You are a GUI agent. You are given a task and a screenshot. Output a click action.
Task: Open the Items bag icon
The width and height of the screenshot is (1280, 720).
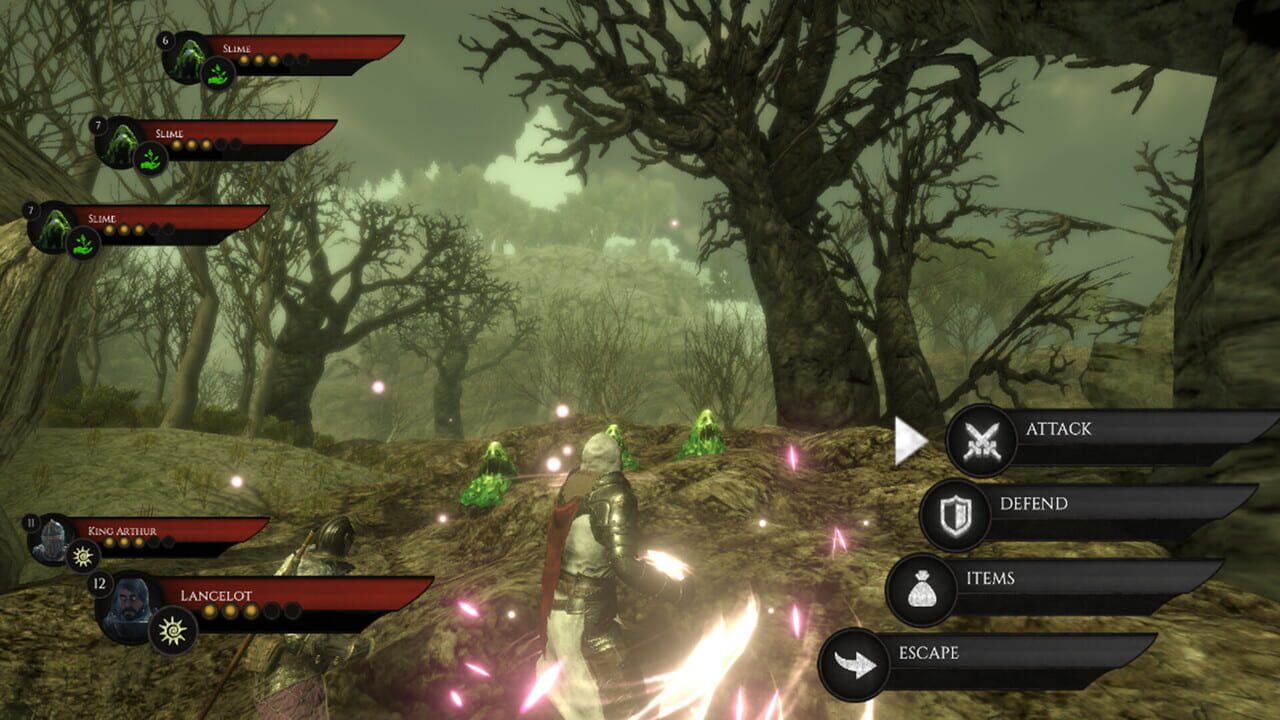(x=921, y=589)
